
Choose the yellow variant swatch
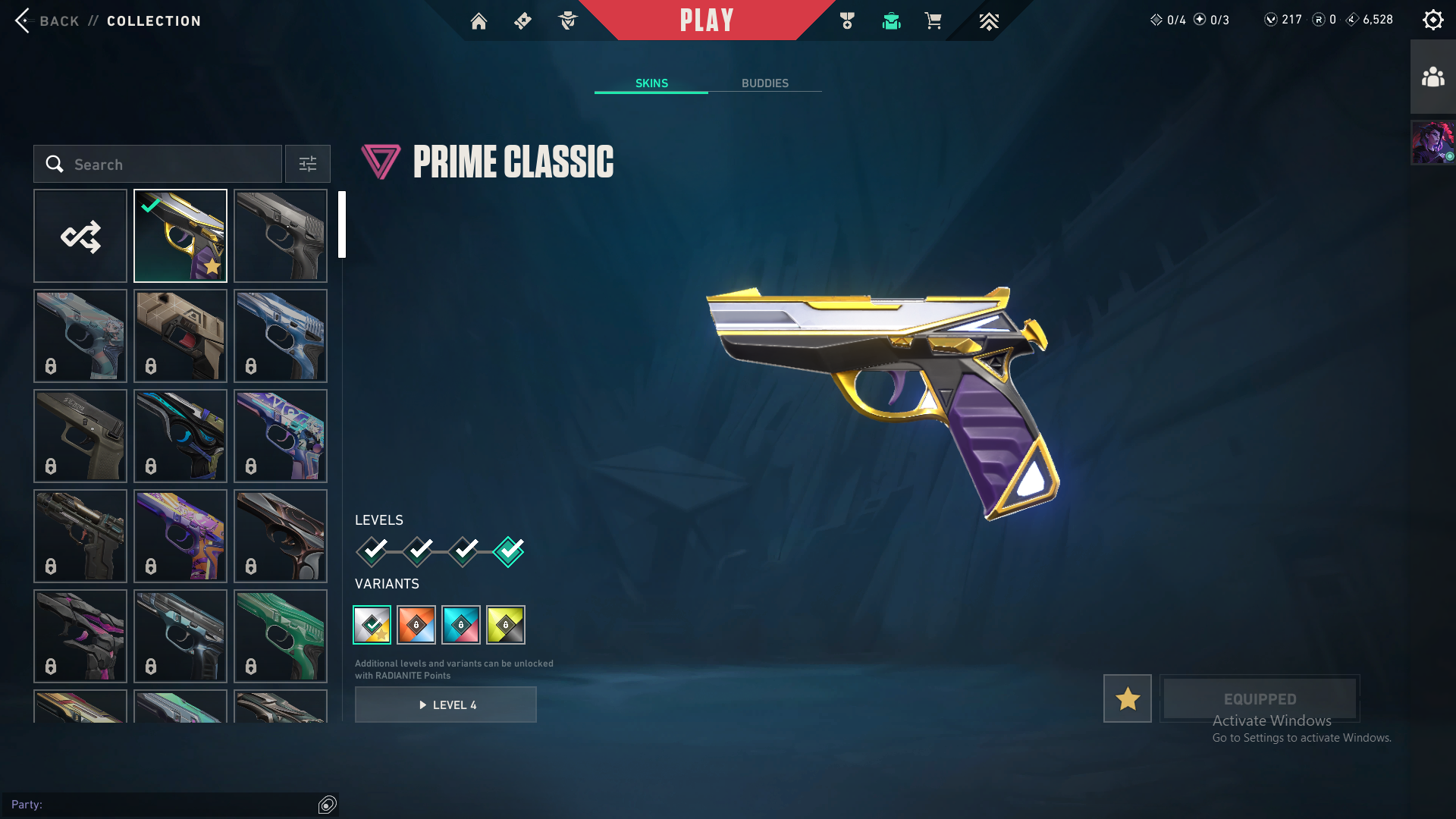pyautogui.click(x=506, y=625)
